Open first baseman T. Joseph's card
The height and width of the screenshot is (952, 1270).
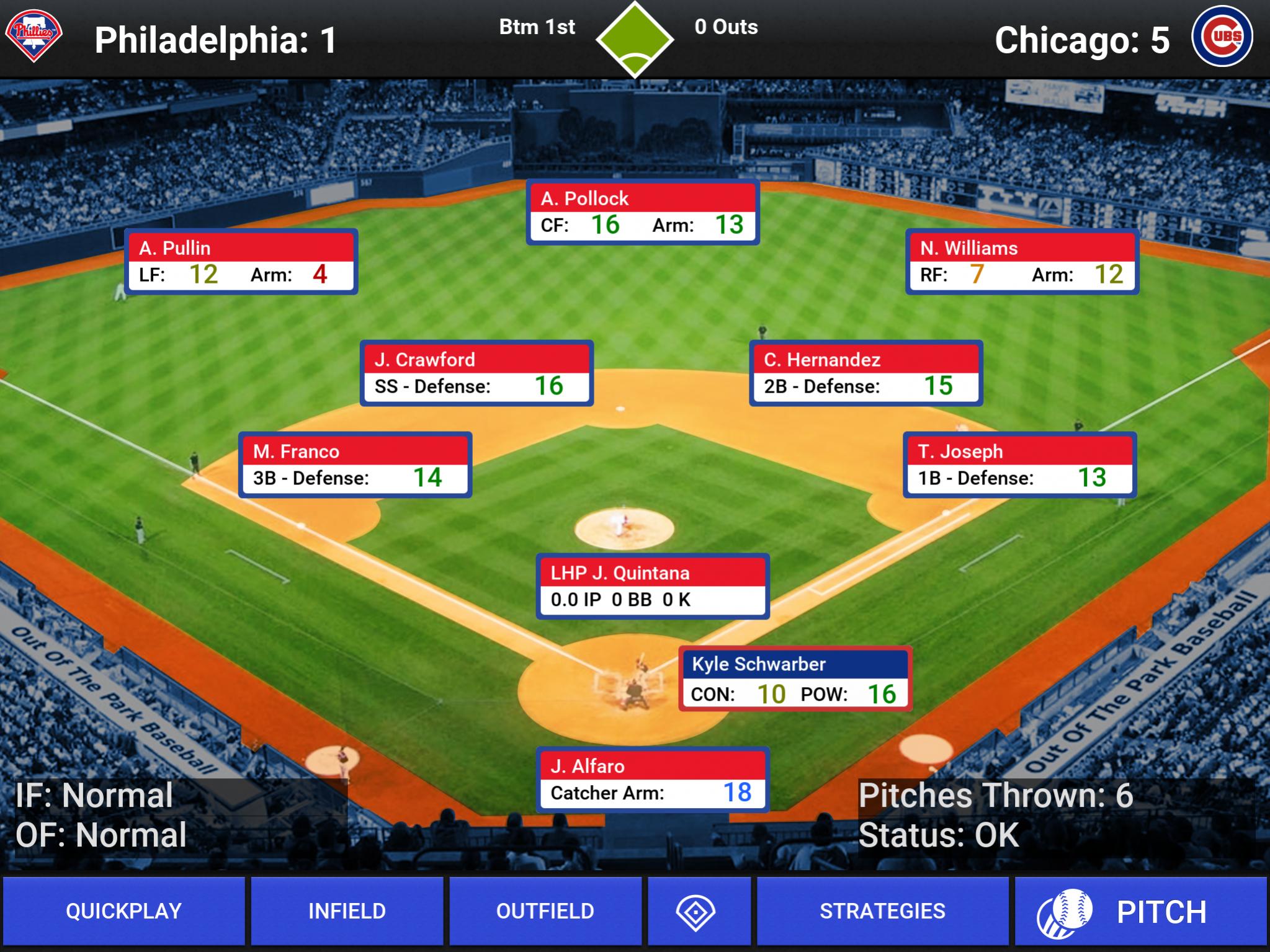1019,465
